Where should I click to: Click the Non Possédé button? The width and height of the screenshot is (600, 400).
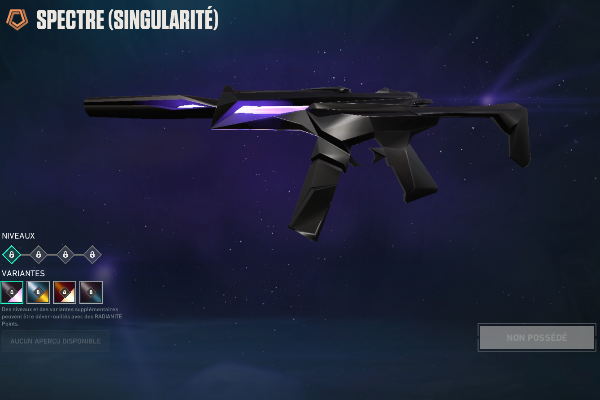click(x=536, y=338)
